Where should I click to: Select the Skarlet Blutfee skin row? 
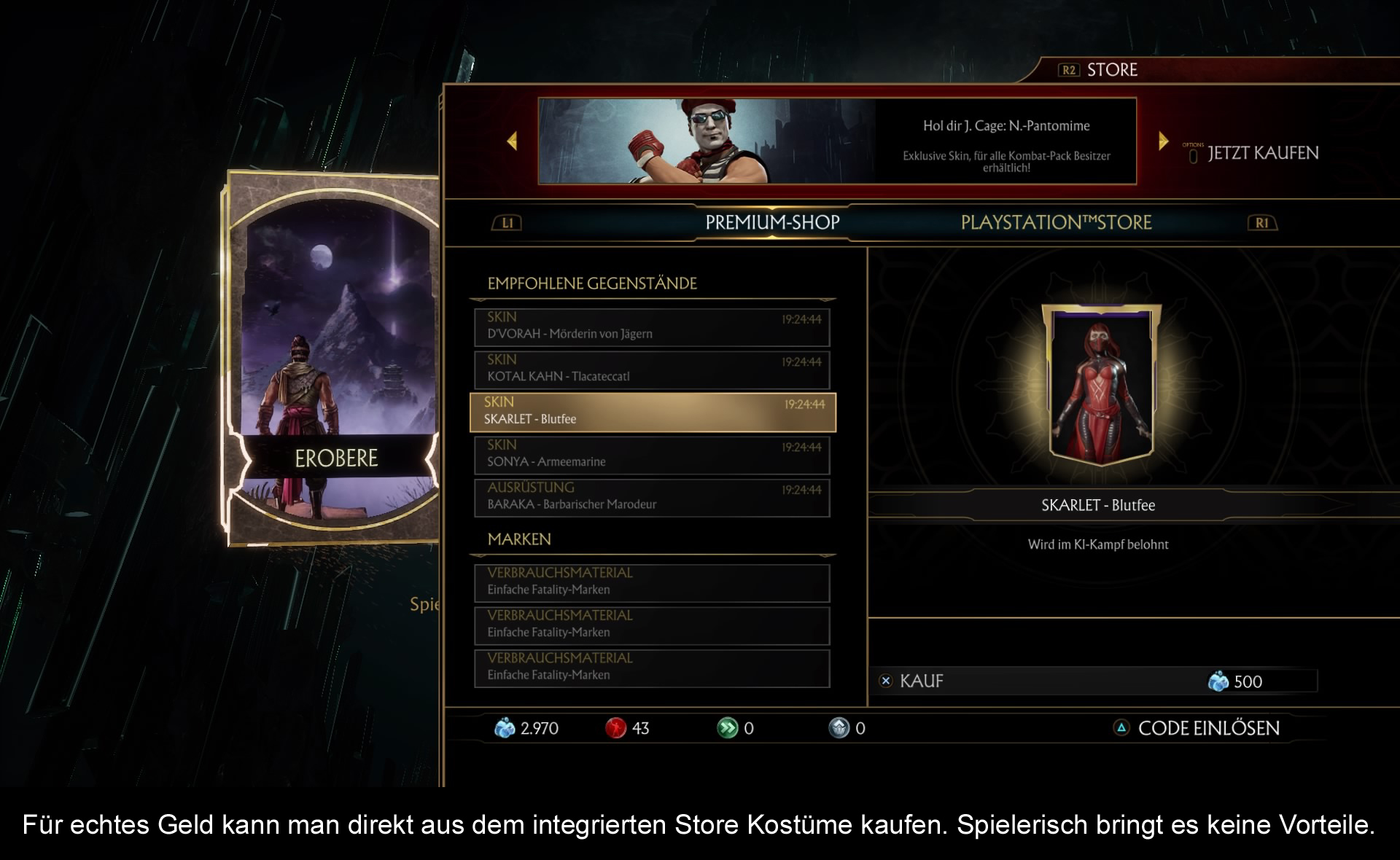pyautogui.click(x=651, y=412)
